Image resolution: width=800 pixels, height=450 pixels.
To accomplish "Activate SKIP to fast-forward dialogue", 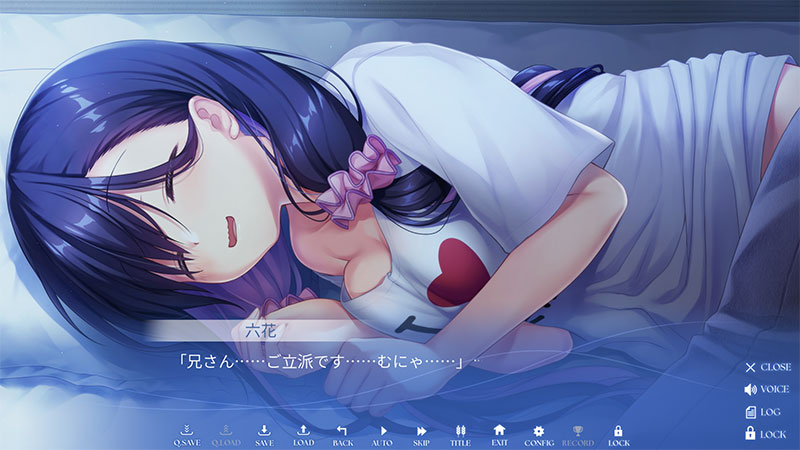I will pyautogui.click(x=421, y=434).
